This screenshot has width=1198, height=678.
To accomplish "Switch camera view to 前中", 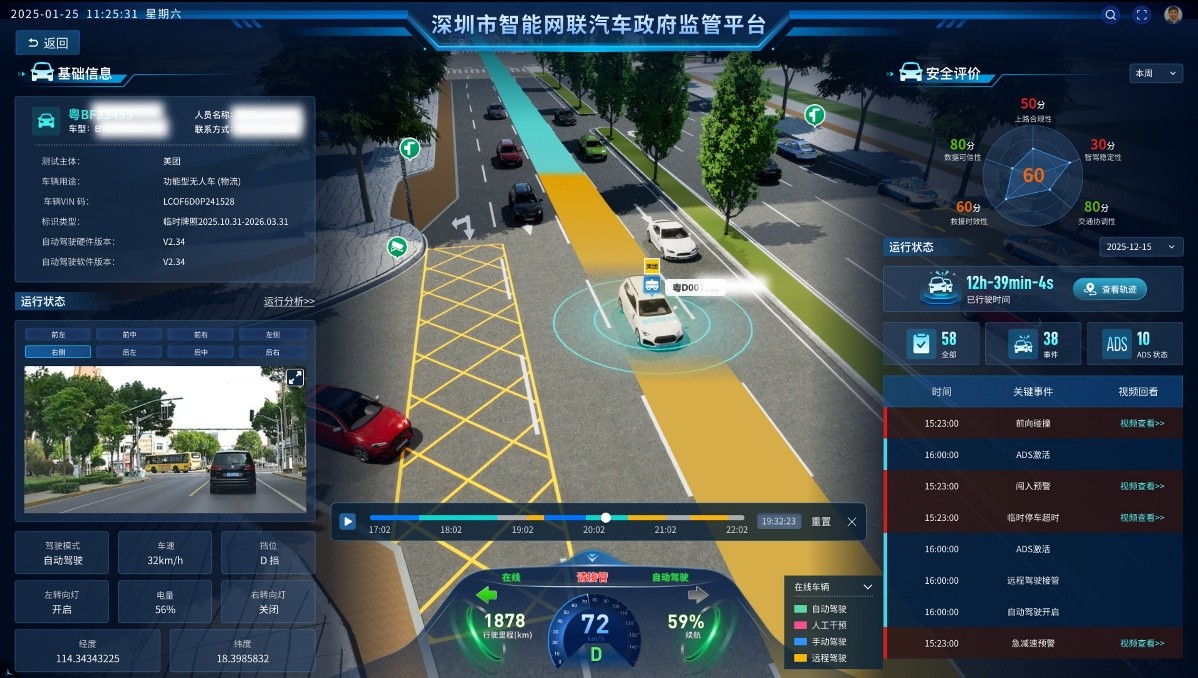I will (x=129, y=335).
